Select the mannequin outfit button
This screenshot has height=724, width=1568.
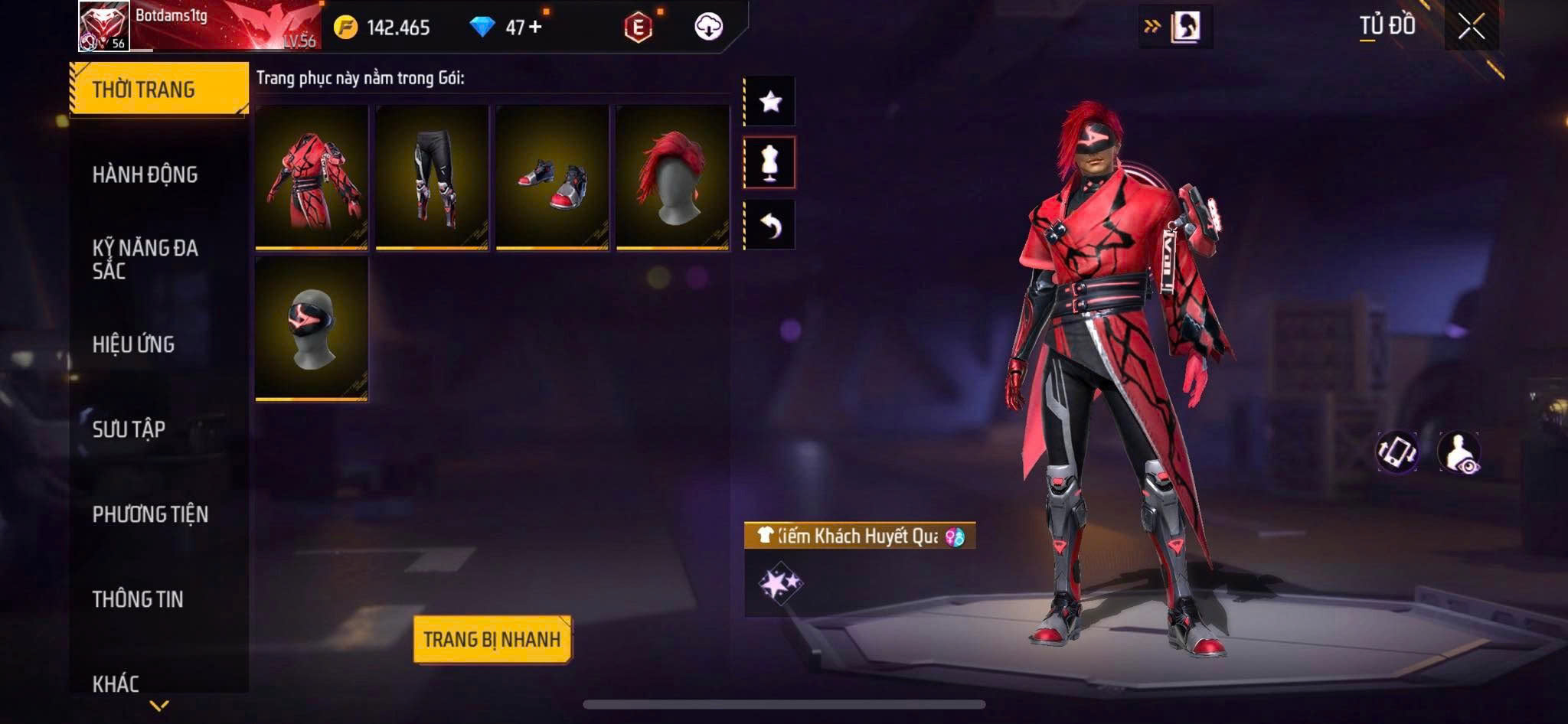[x=770, y=162]
